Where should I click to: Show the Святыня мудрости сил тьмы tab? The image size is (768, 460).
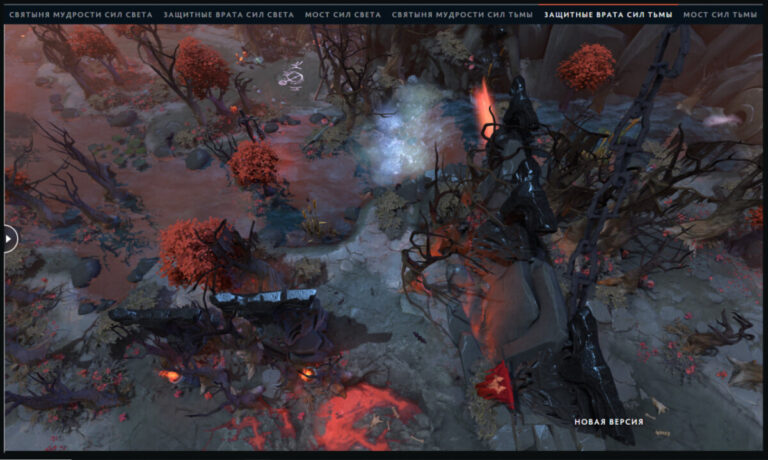coord(463,16)
